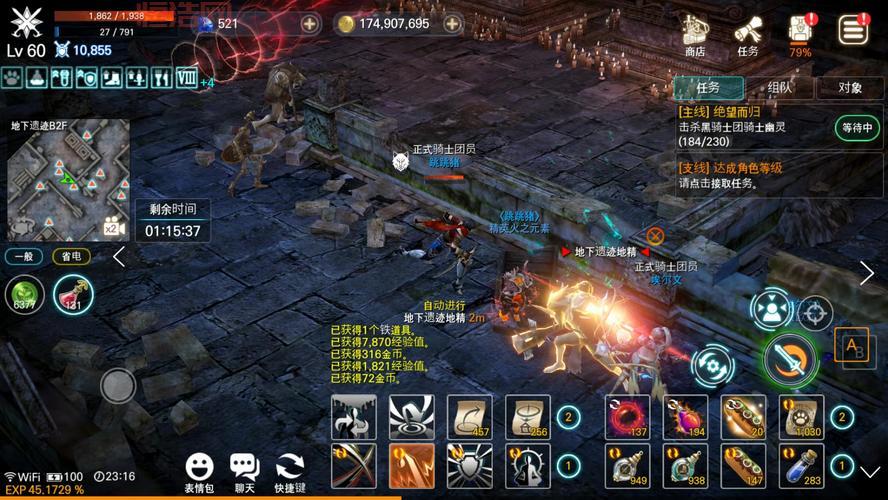Open the 商店 shop
888x500 pixels.
tap(694, 34)
